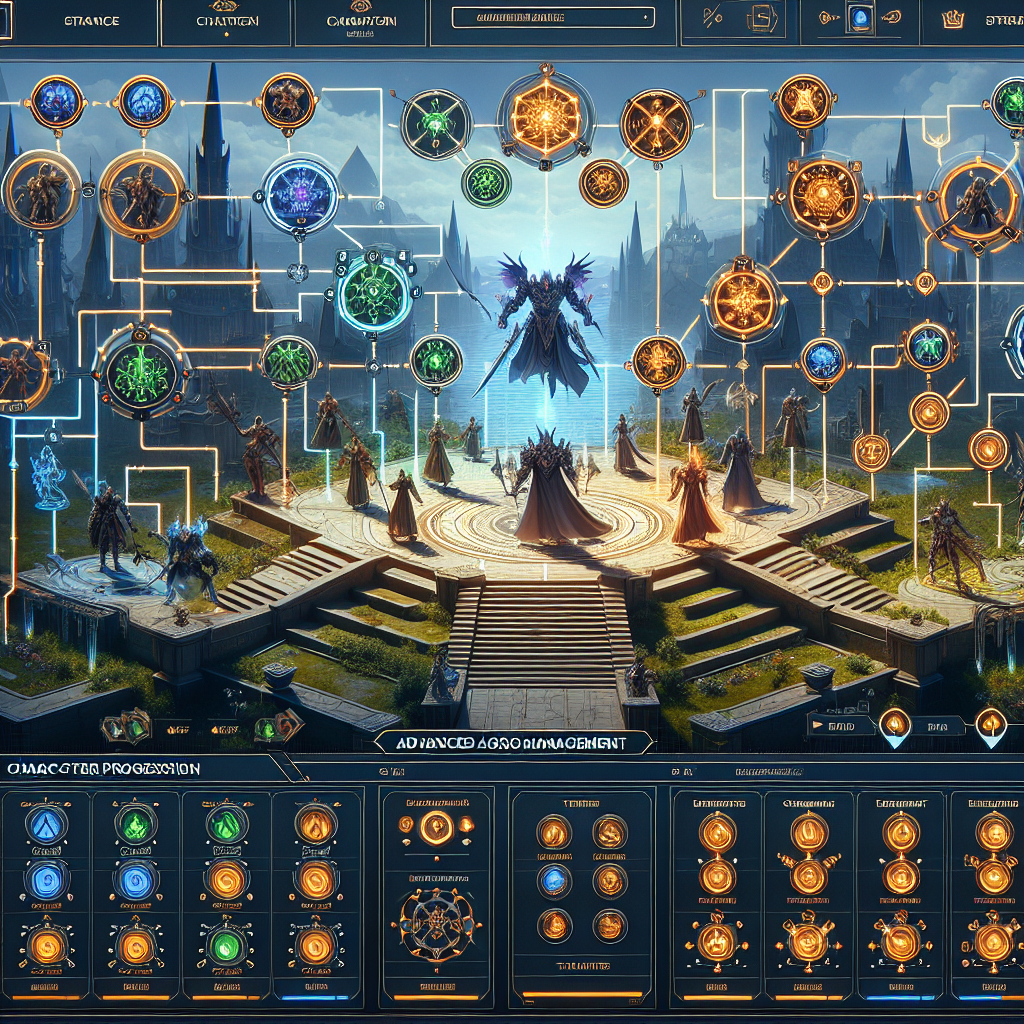Screen dimensions: 1024x1024
Task: Select the purple star skill node with blue ring
Action: (x=301, y=194)
